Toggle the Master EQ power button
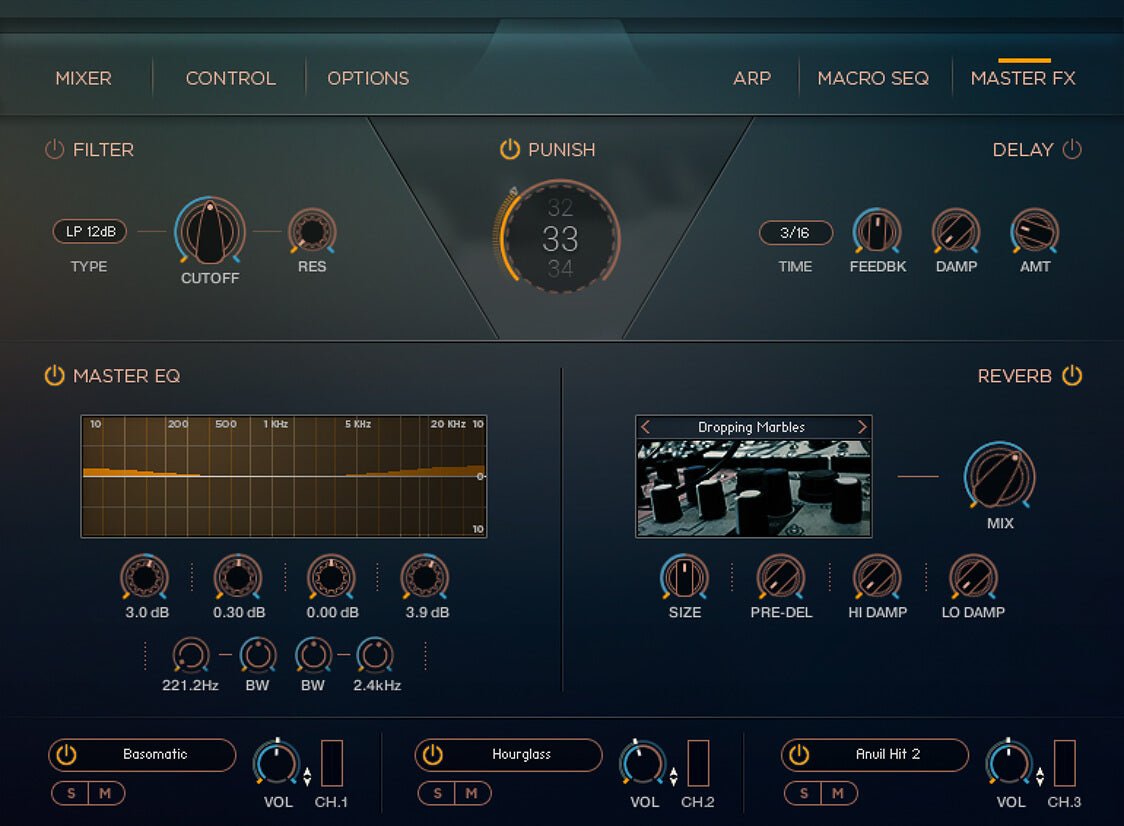Screen dimensions: 1124x826 (x=54, y=376)
